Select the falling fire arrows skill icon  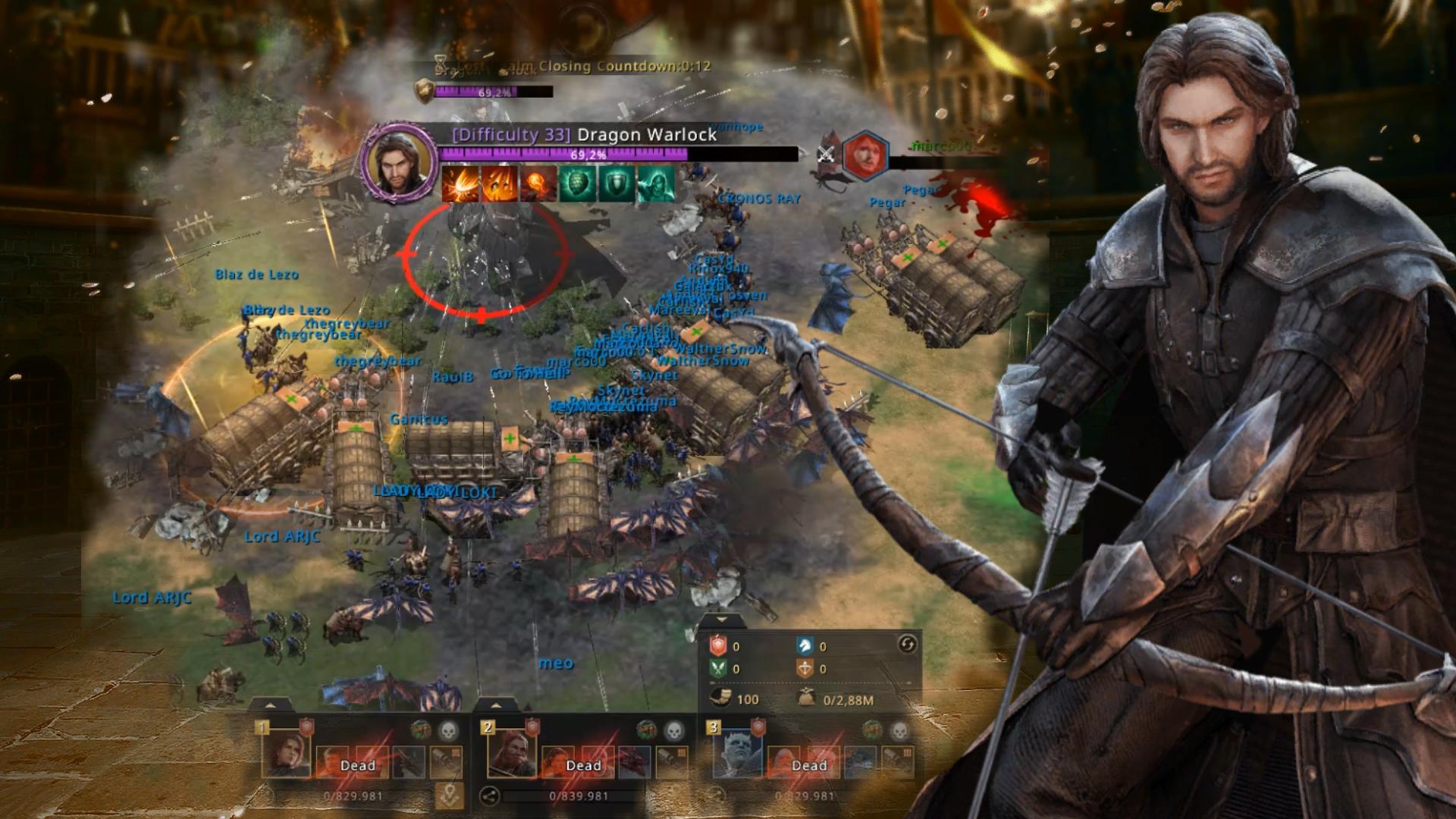click(499, 185)
